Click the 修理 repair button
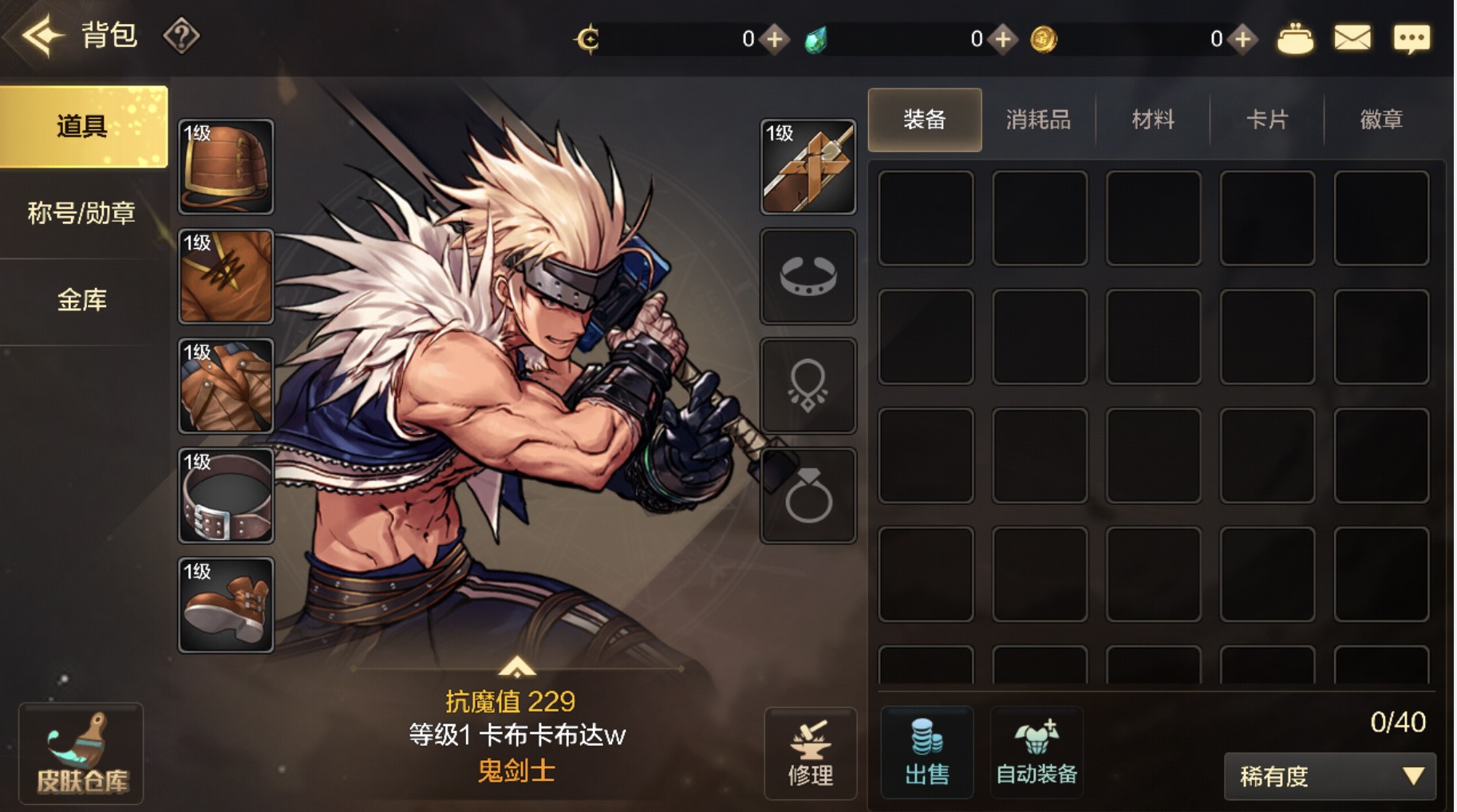Image resolution: width=1457 pixels, height=812 pixels. click(810, 753)
